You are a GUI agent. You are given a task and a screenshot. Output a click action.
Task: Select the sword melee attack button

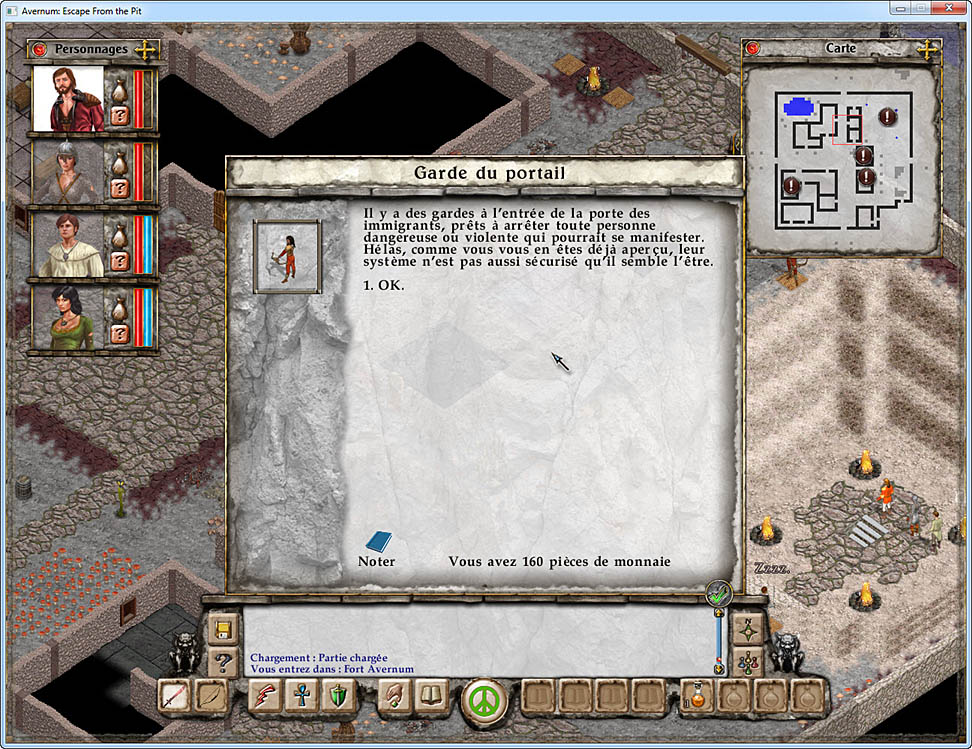click(174, 696)
